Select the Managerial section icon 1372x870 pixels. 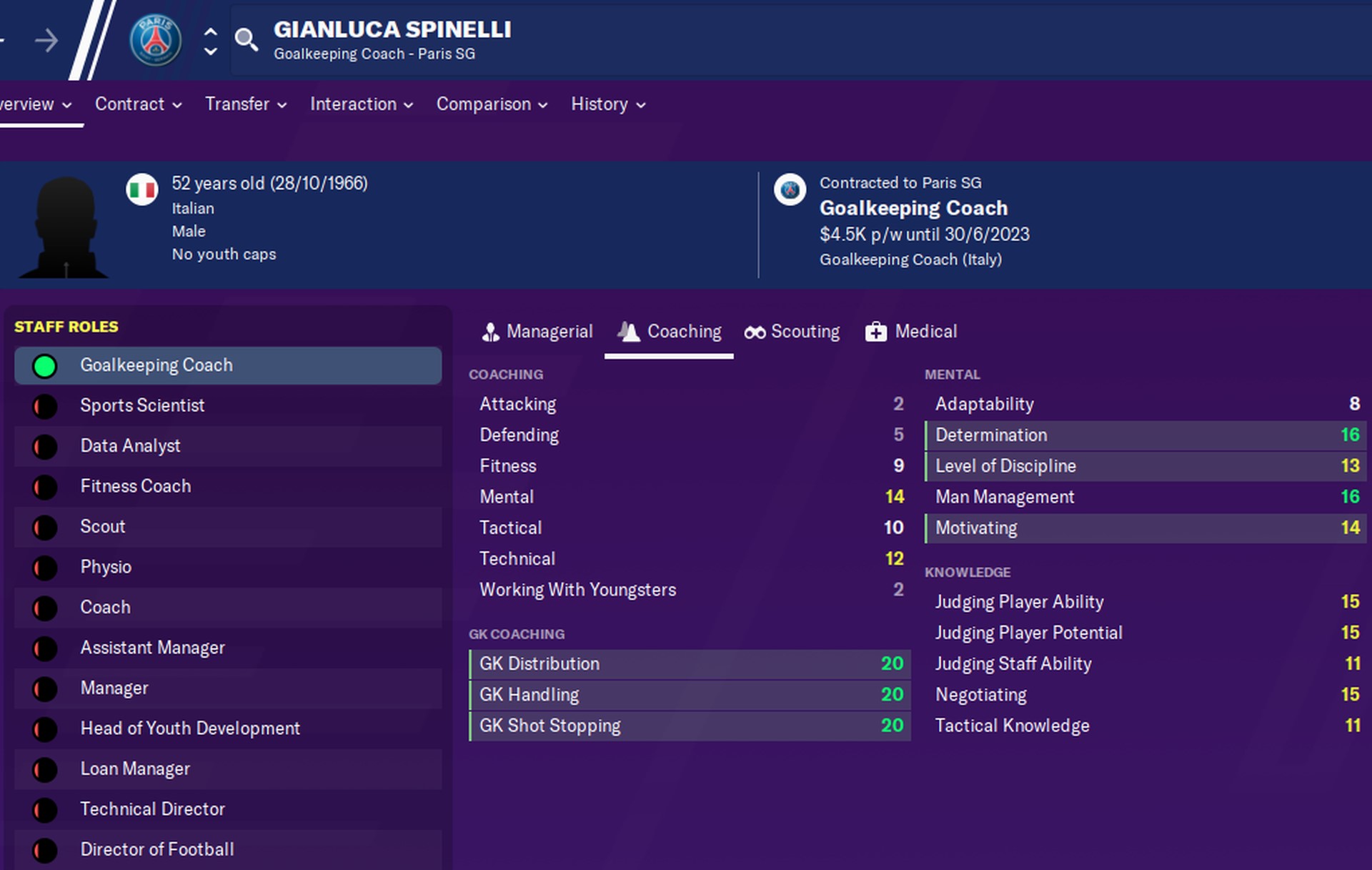(490, 331)
